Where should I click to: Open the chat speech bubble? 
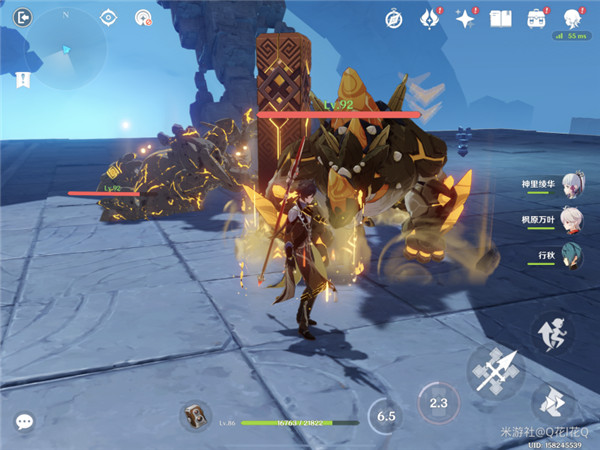tap(24, 422)
